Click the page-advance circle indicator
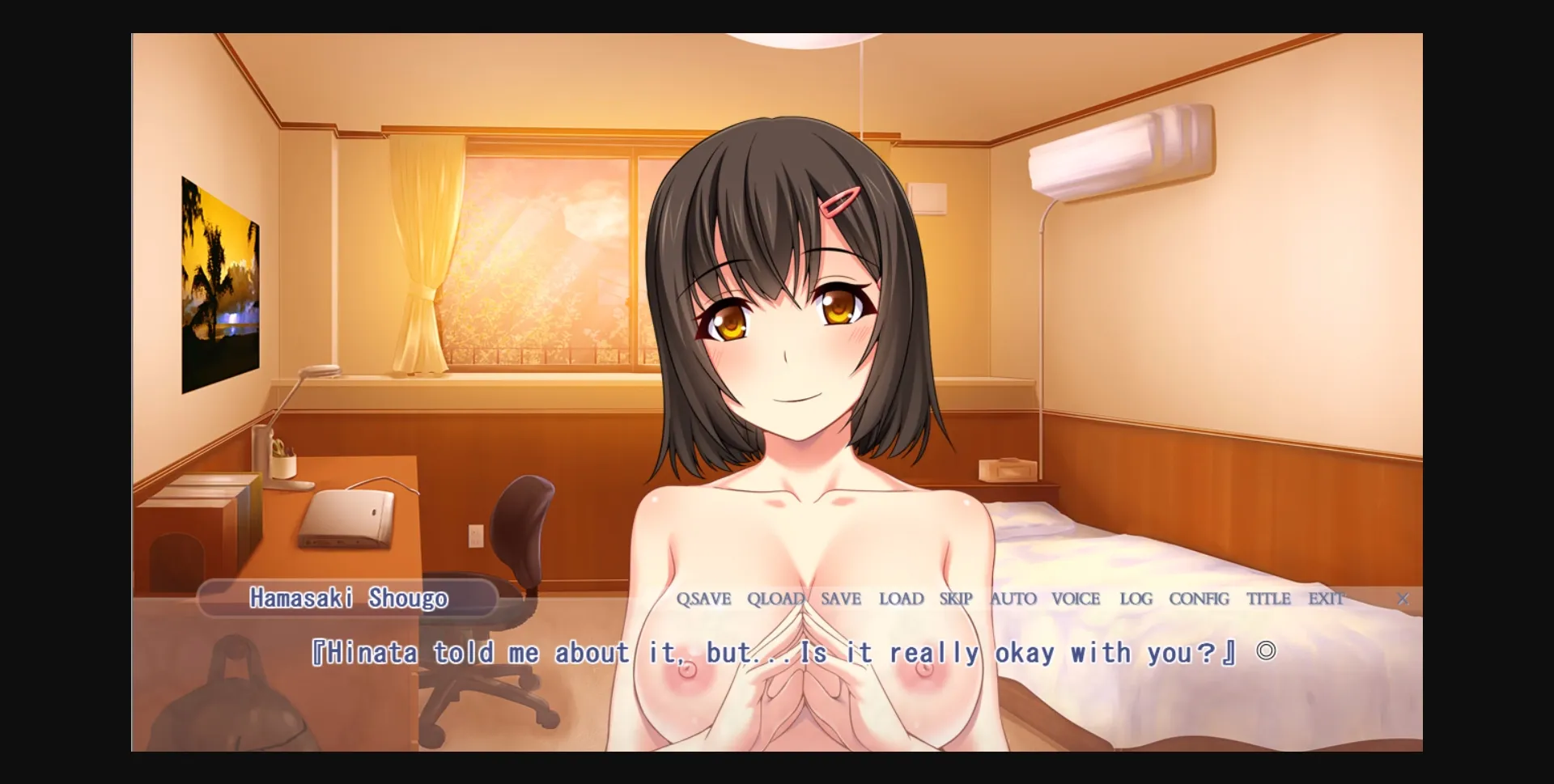Screen dimensions: 1554x784 [x=1264, y=650]
